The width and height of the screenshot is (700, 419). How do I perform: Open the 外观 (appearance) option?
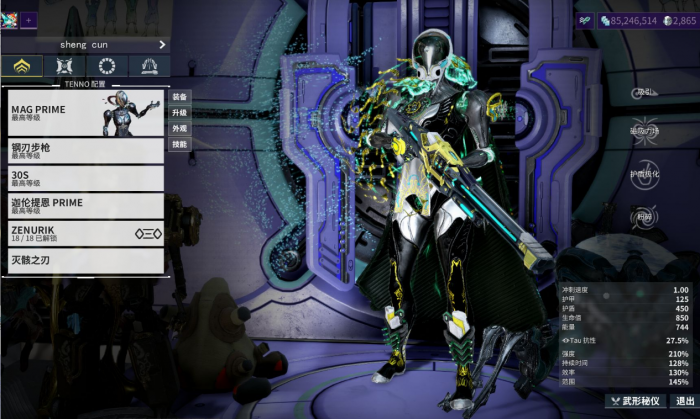point(179,129)
